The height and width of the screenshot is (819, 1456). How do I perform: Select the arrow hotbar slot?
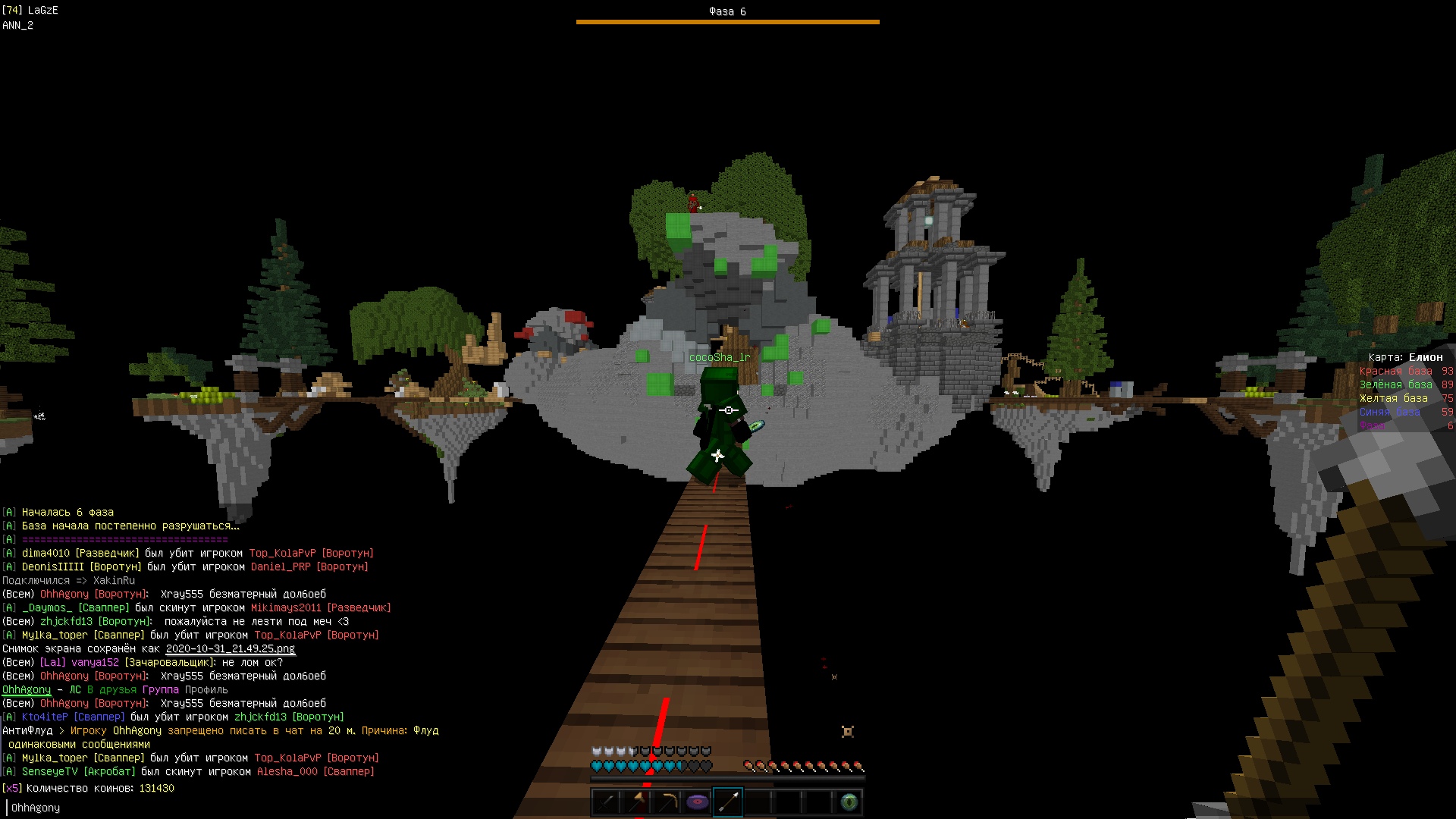(728, 802)
